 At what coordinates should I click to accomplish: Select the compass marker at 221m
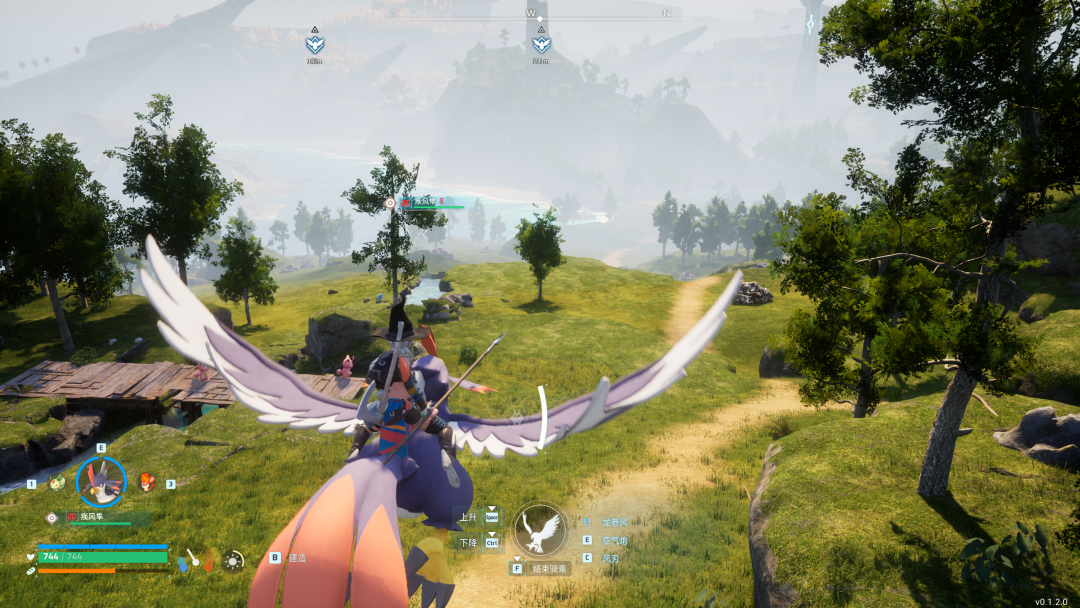pos(541,44)
